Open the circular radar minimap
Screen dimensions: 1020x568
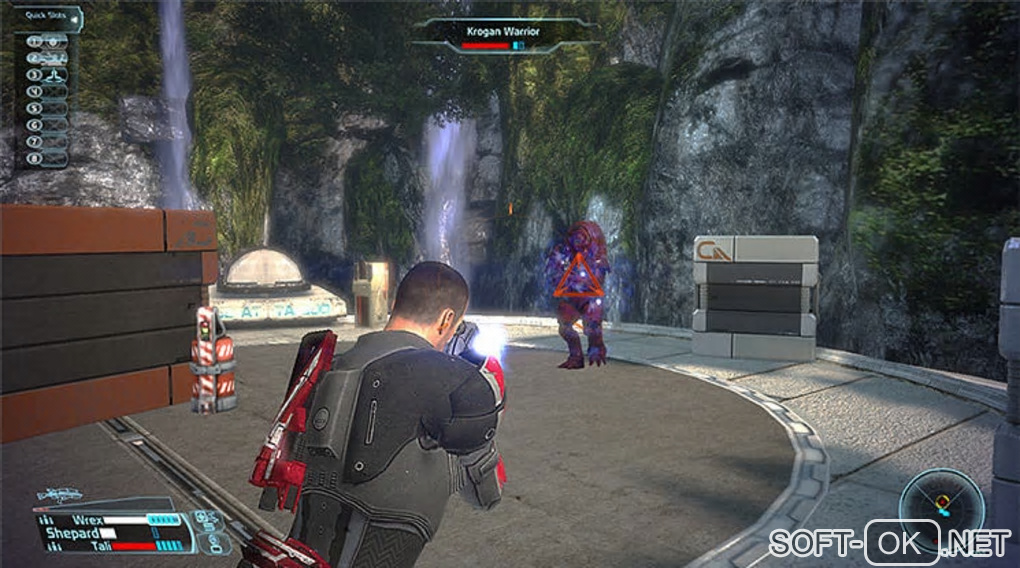pyautogui.click(x=940, y=500)
